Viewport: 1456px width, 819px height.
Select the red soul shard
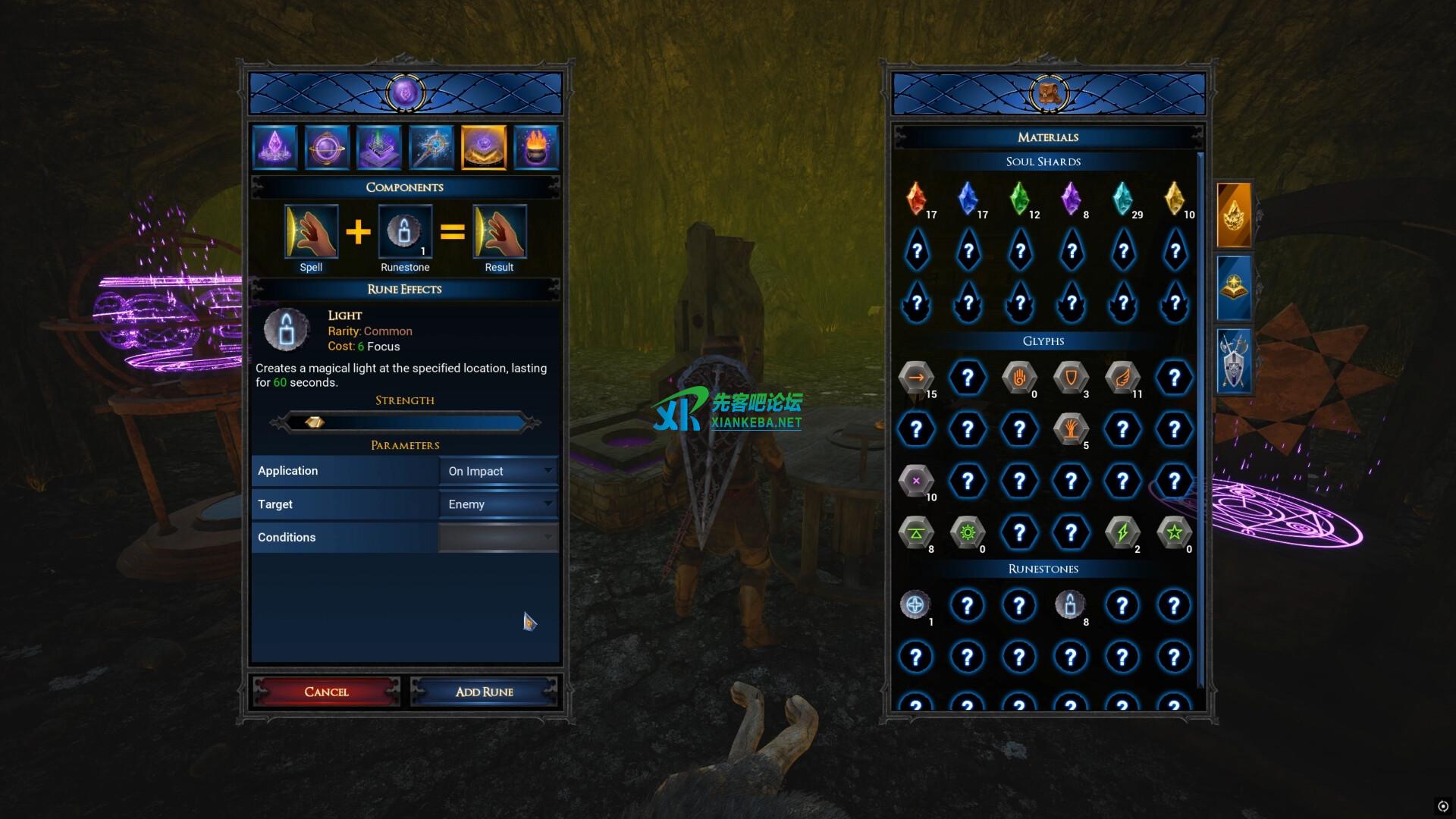(x=916, y=199)
